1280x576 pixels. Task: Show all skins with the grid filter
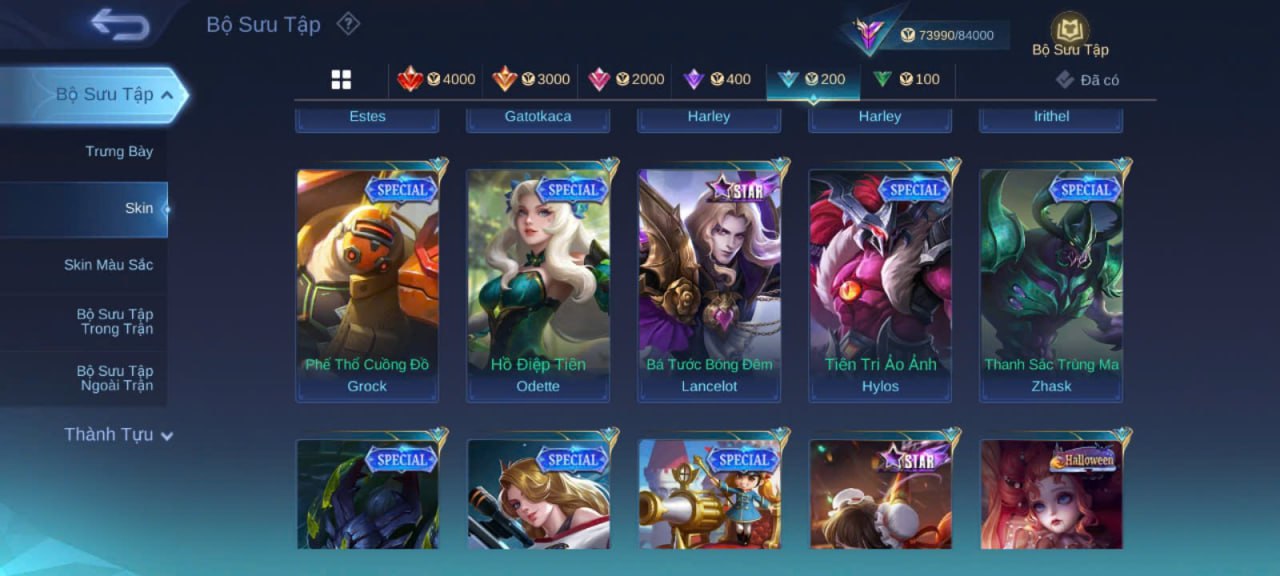[x=341, y=80]
